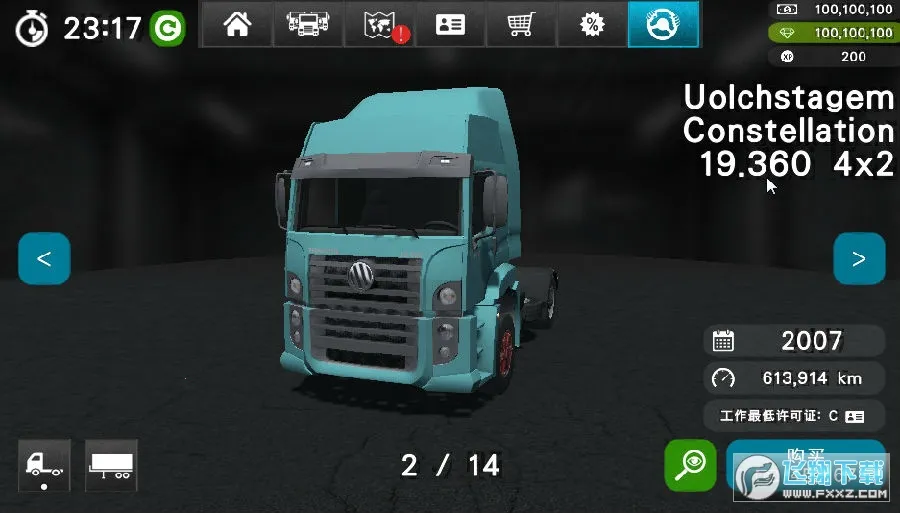Image resolution: width=900 pixels, height=513 pixels.
Task: Switch to the trailer category
Action: pyautogui.click(x=111, y=465)
